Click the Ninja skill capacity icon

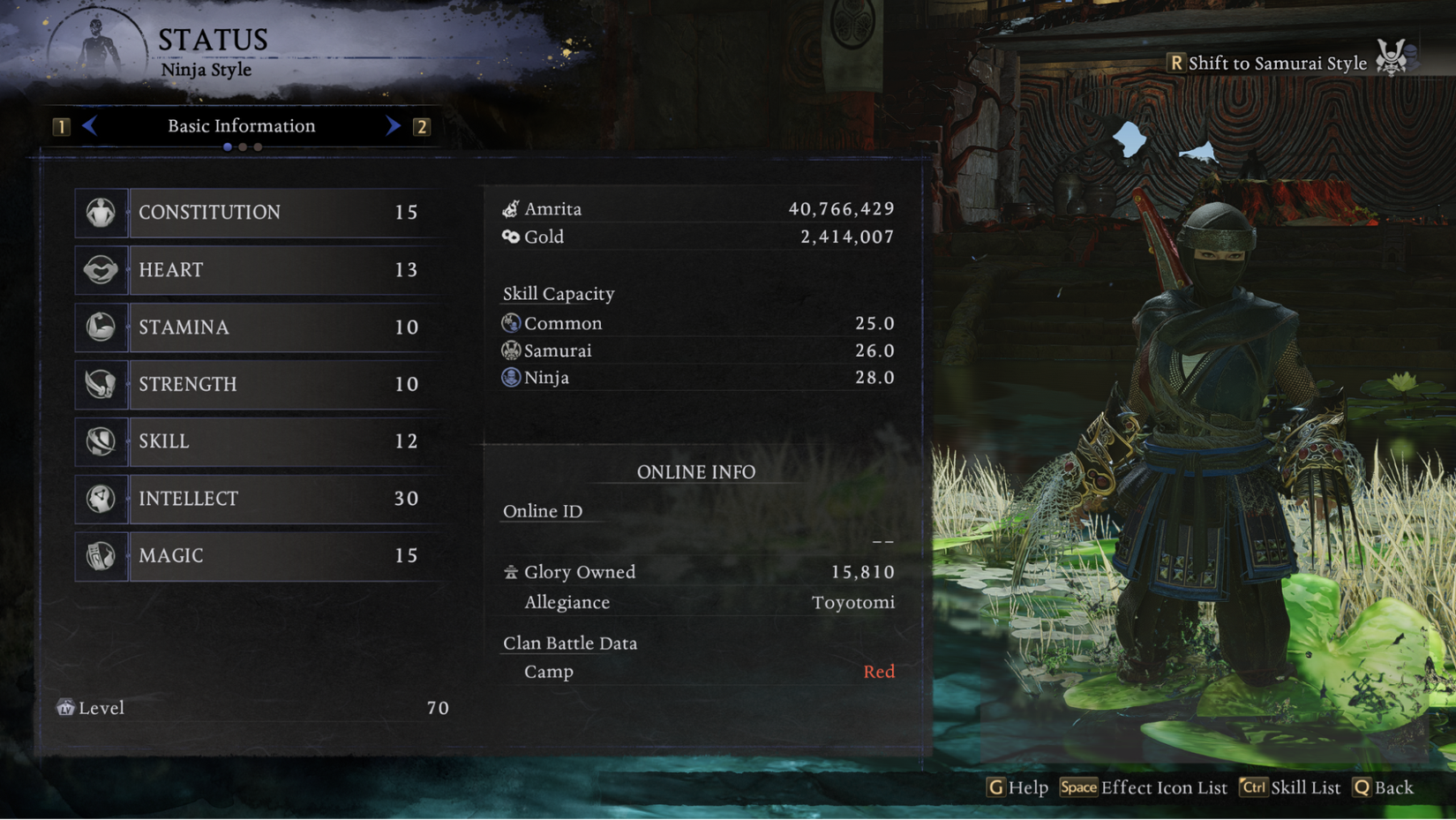point(510,377)
